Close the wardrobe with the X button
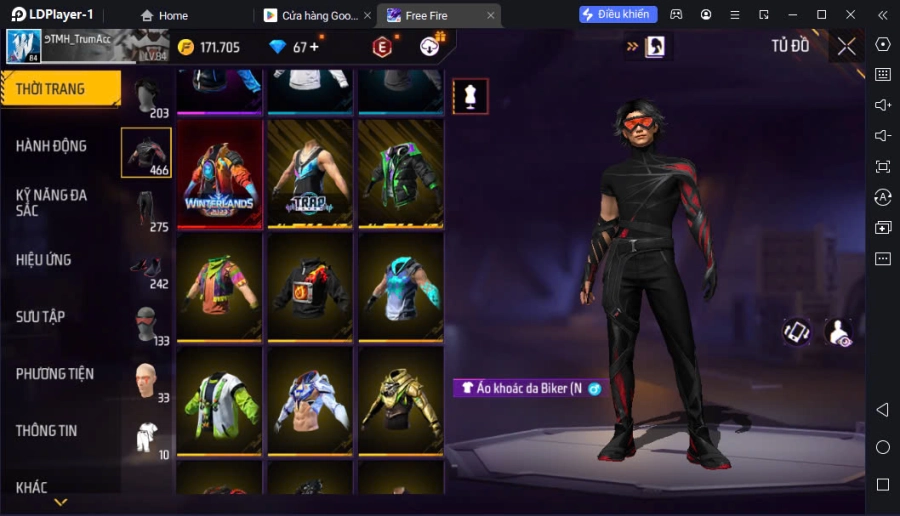The image size is (900, 516). (x=846, y=46)
